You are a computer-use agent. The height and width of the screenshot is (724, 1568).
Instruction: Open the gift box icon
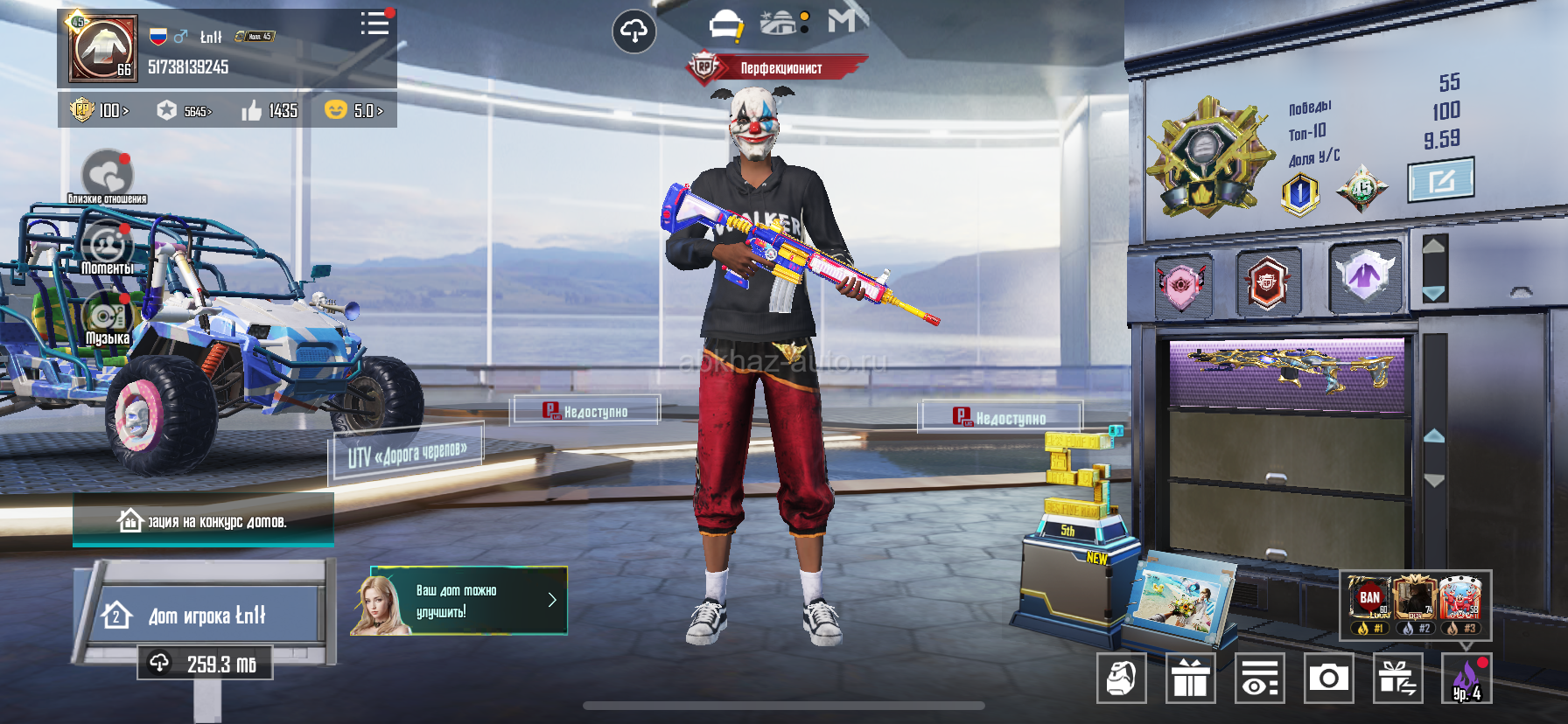(x=1190, y=678)
